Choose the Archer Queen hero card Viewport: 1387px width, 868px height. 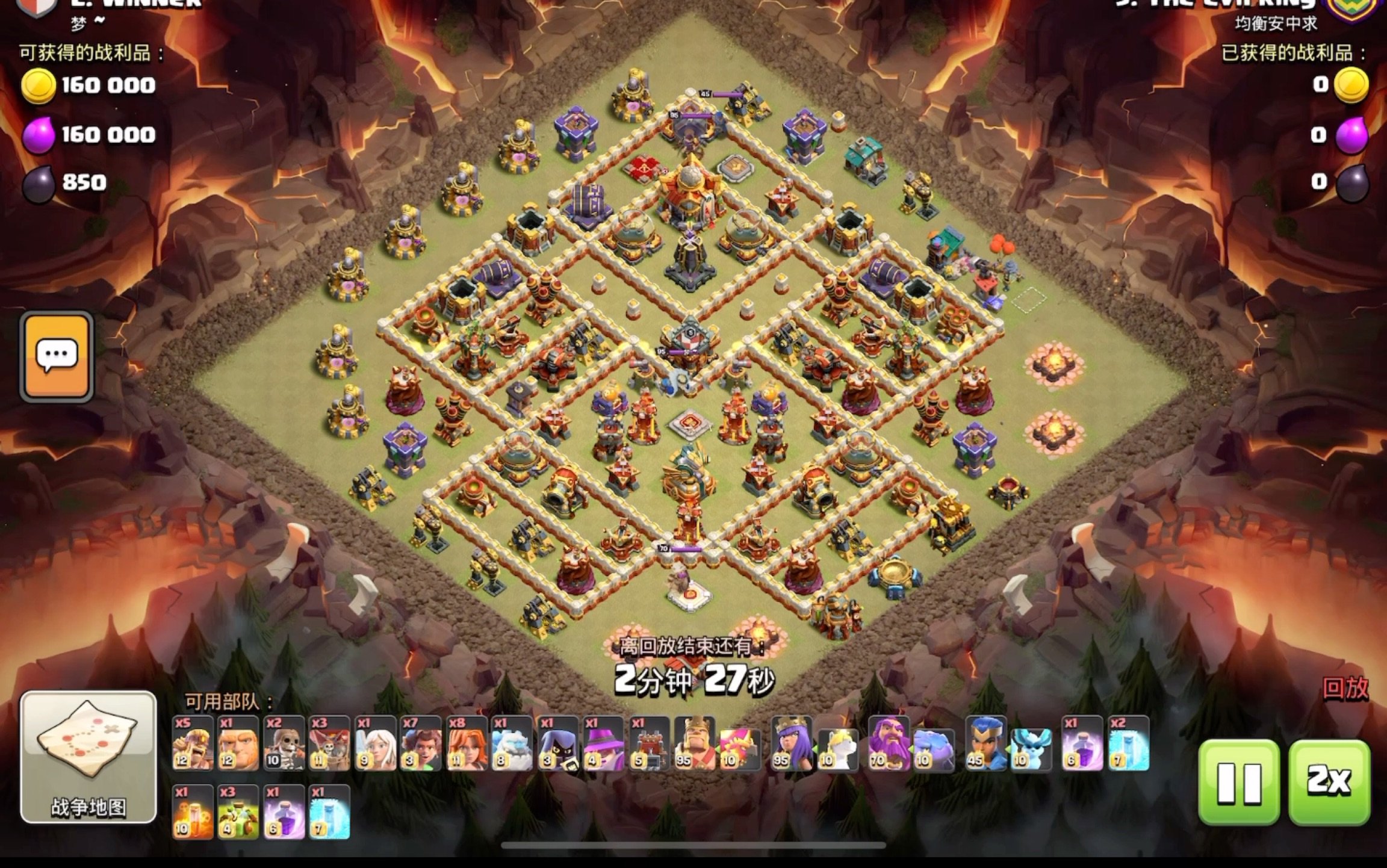[791, 743]
